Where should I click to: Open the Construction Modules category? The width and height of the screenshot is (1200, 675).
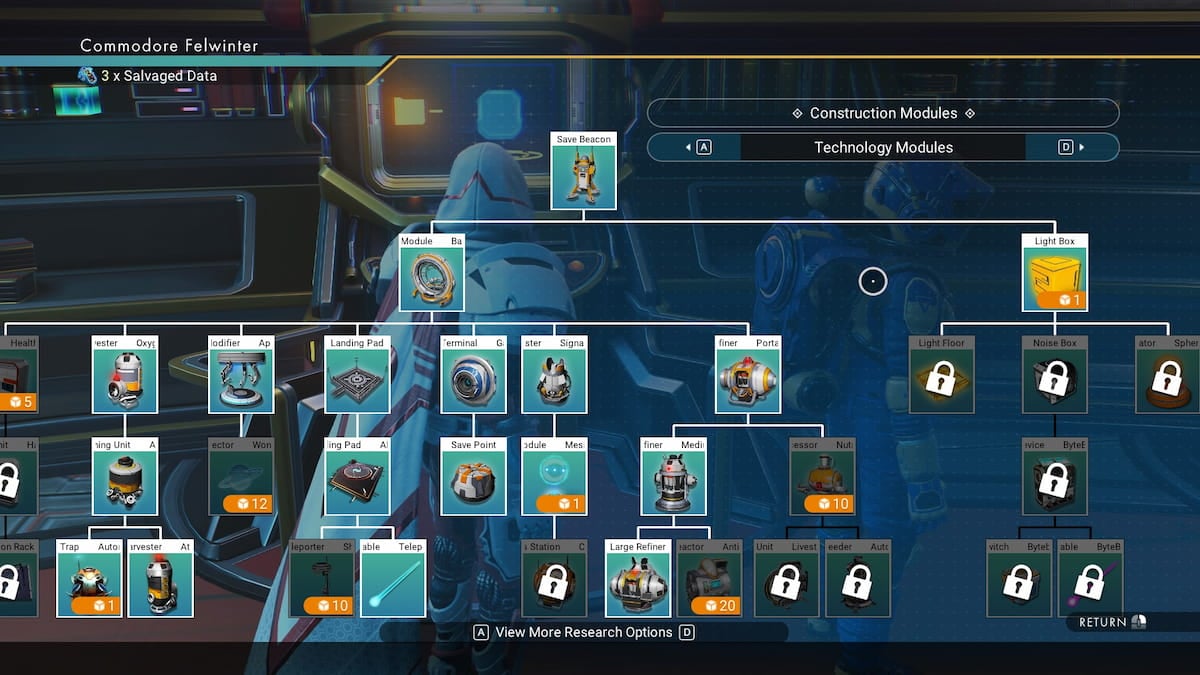[x=883, y=113]
